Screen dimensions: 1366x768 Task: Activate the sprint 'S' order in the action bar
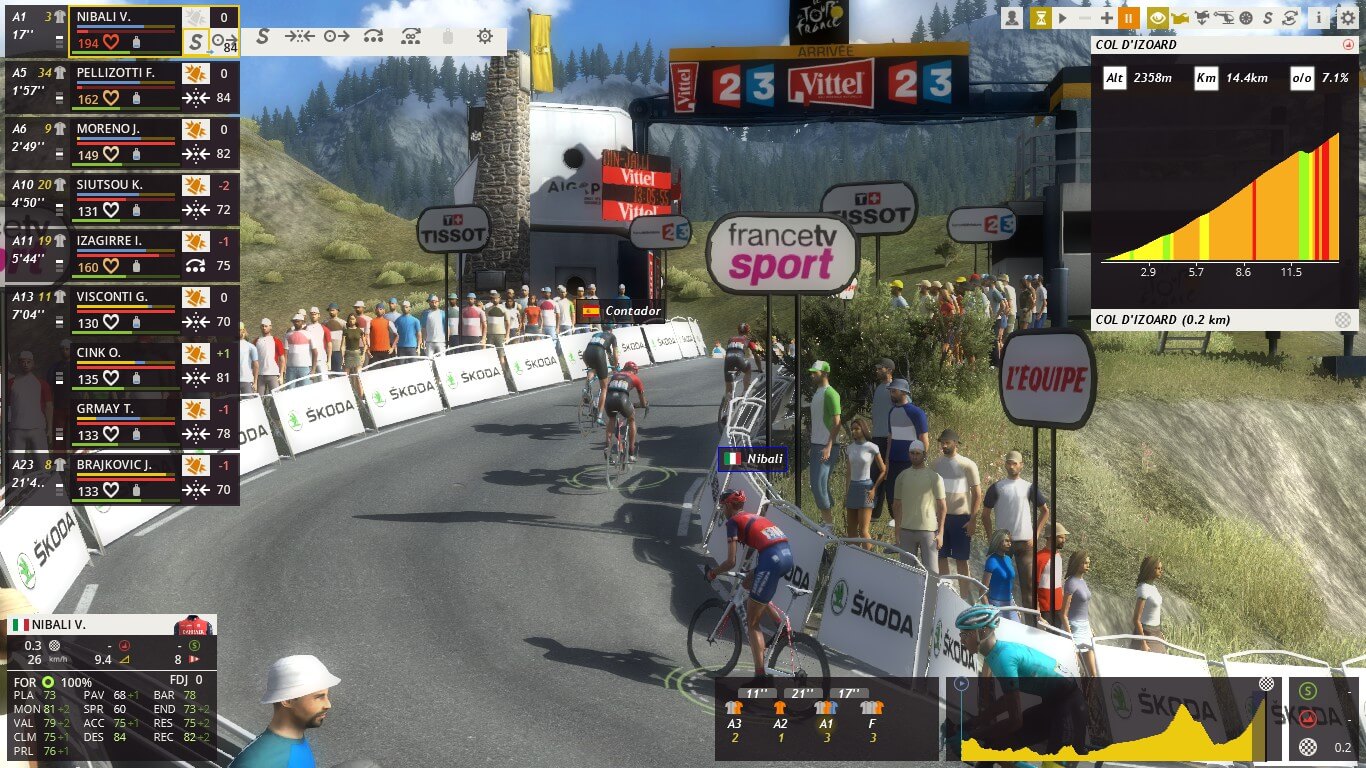pos(262,36)
